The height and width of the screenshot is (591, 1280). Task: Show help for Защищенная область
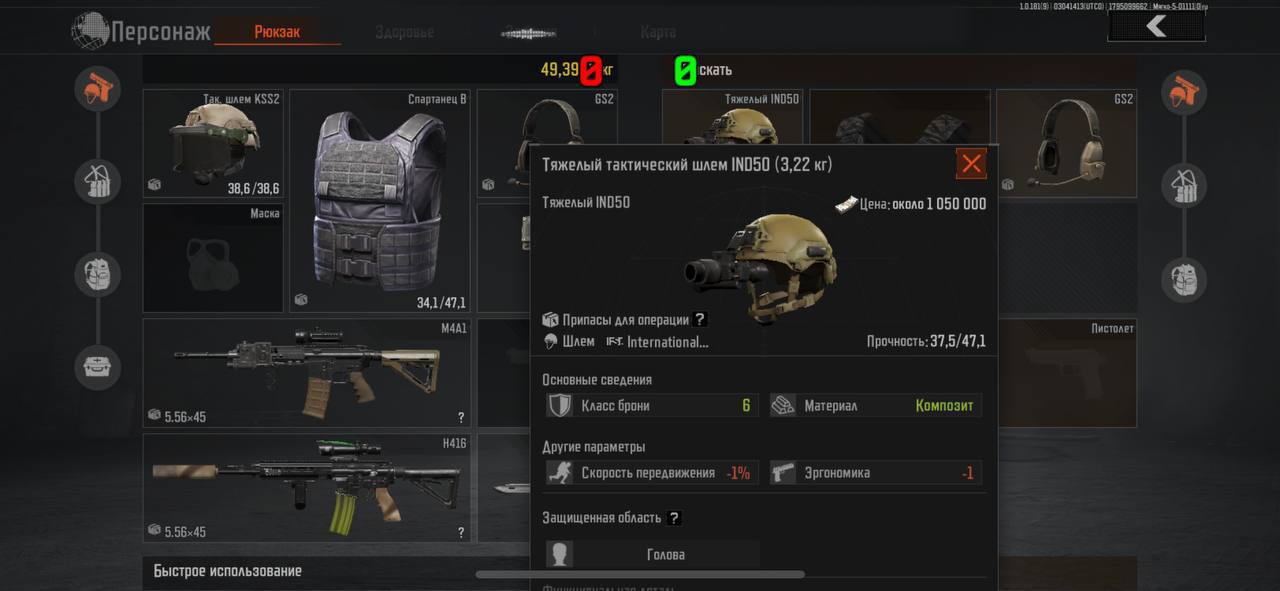(x=674, y=518)
